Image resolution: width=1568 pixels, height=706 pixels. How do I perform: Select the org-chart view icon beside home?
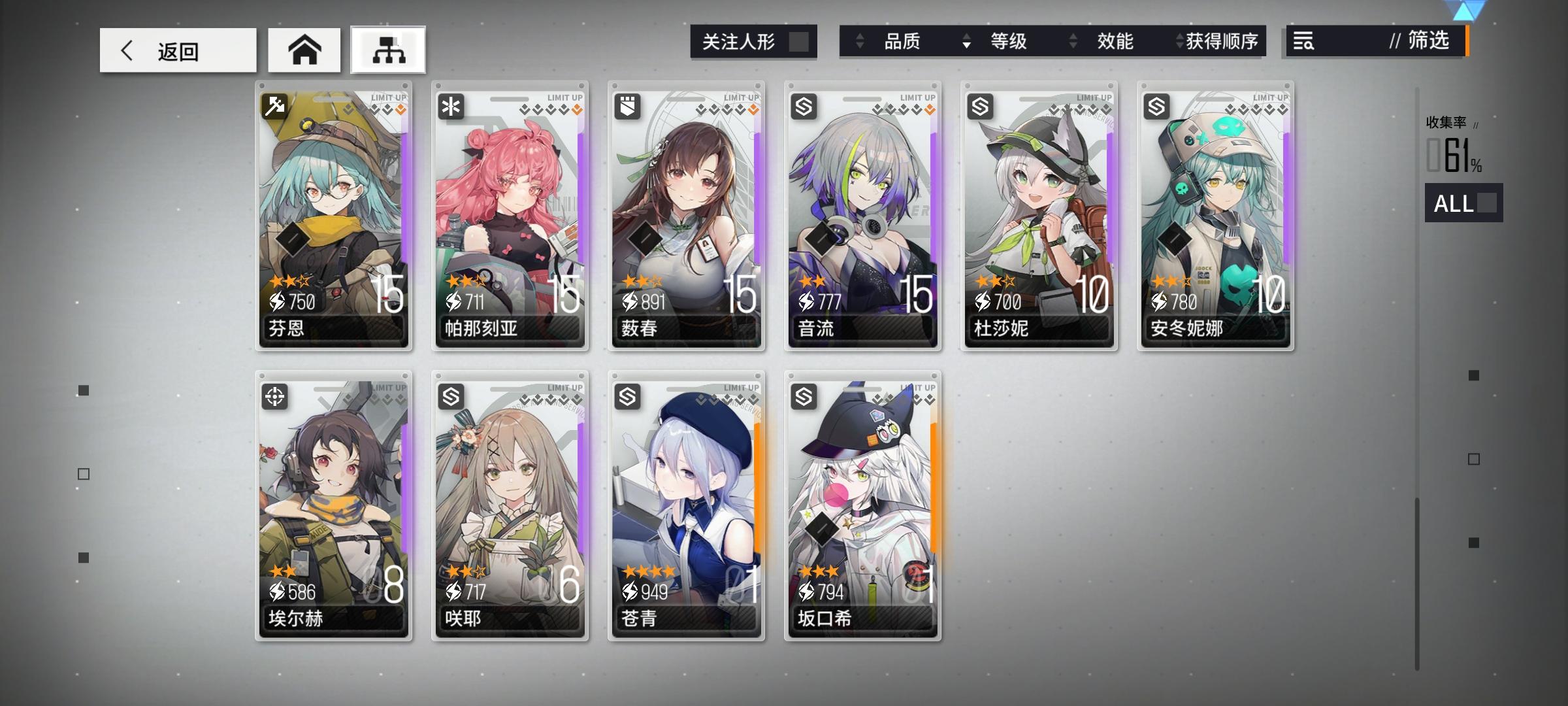tap(387, 50)
